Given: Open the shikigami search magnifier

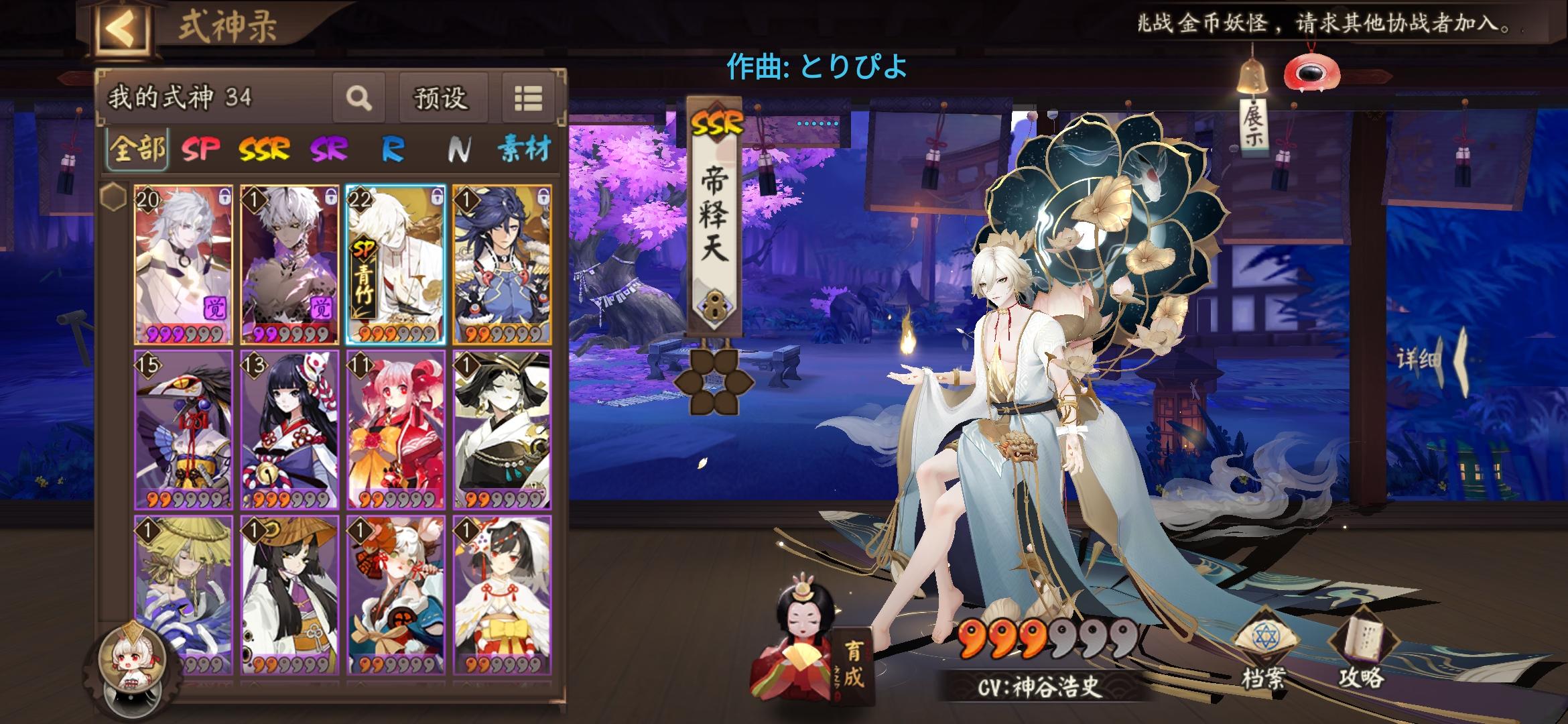Looking at the screenshot, I should click(x=359, y=98).
